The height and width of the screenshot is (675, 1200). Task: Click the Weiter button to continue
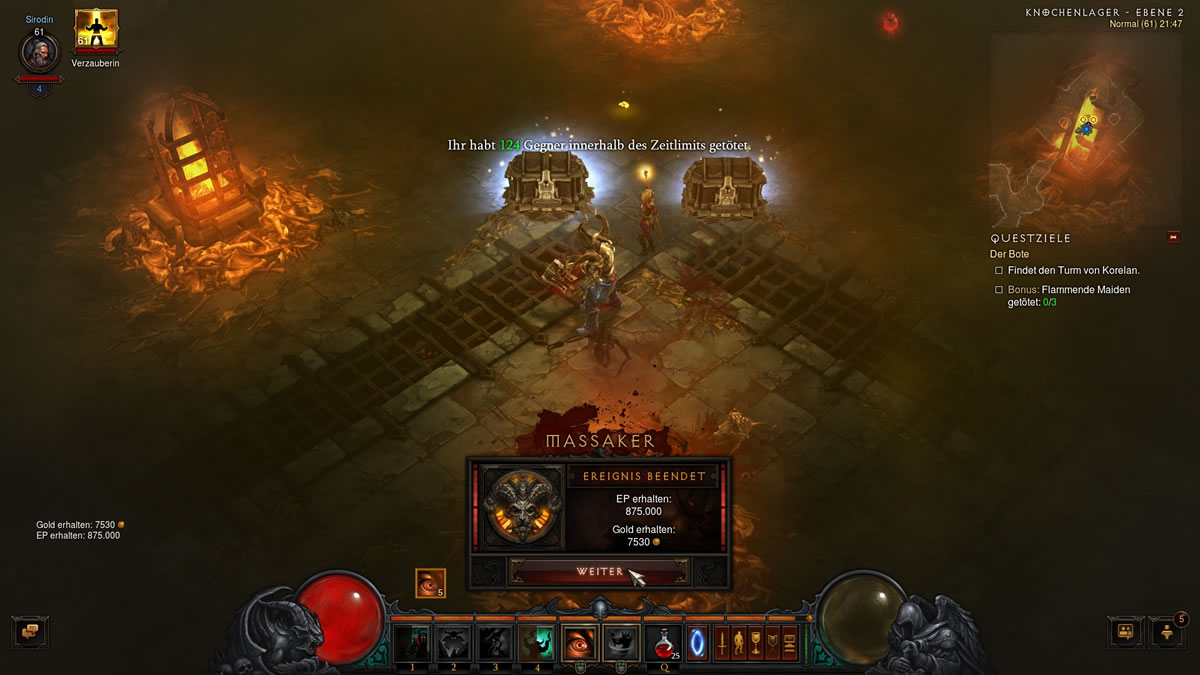pos(599,571)
